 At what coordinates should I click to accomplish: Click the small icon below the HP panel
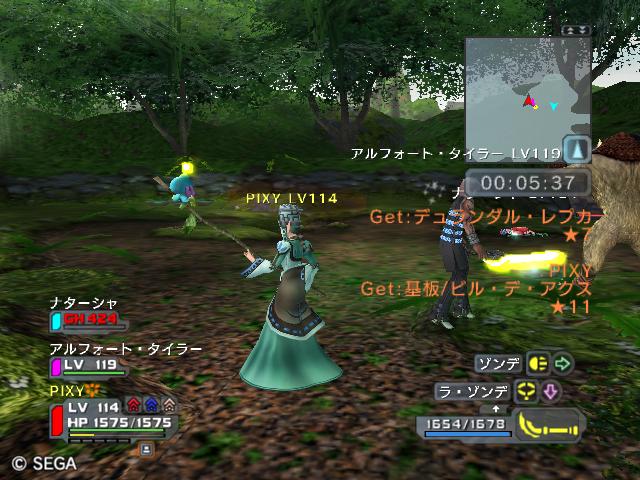click(x=146, y=450)
